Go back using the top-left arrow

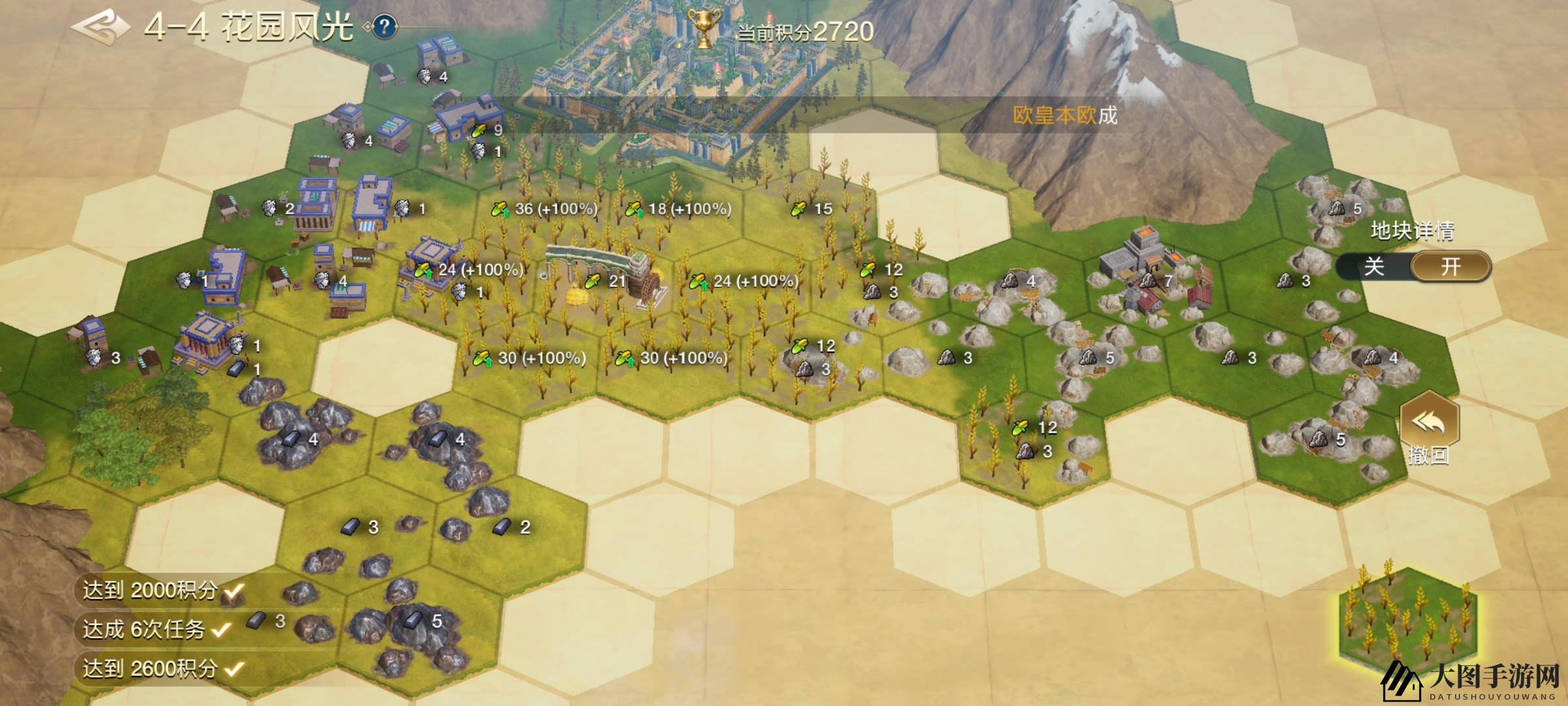[99, 27]
